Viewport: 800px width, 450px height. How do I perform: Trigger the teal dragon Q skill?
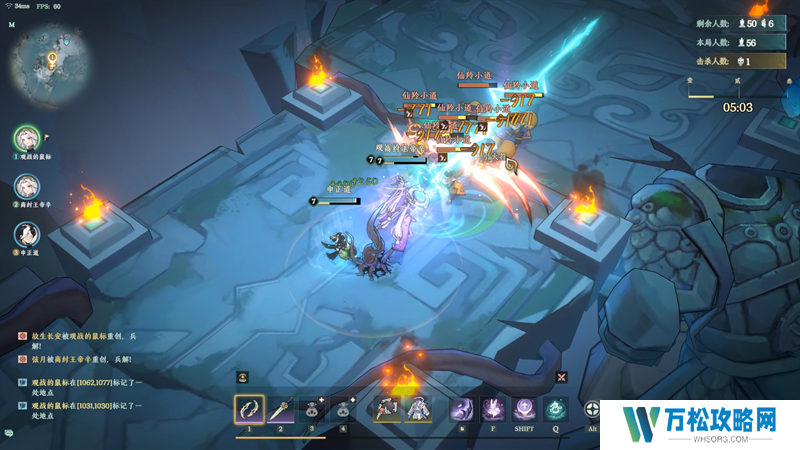coord(557,409)
